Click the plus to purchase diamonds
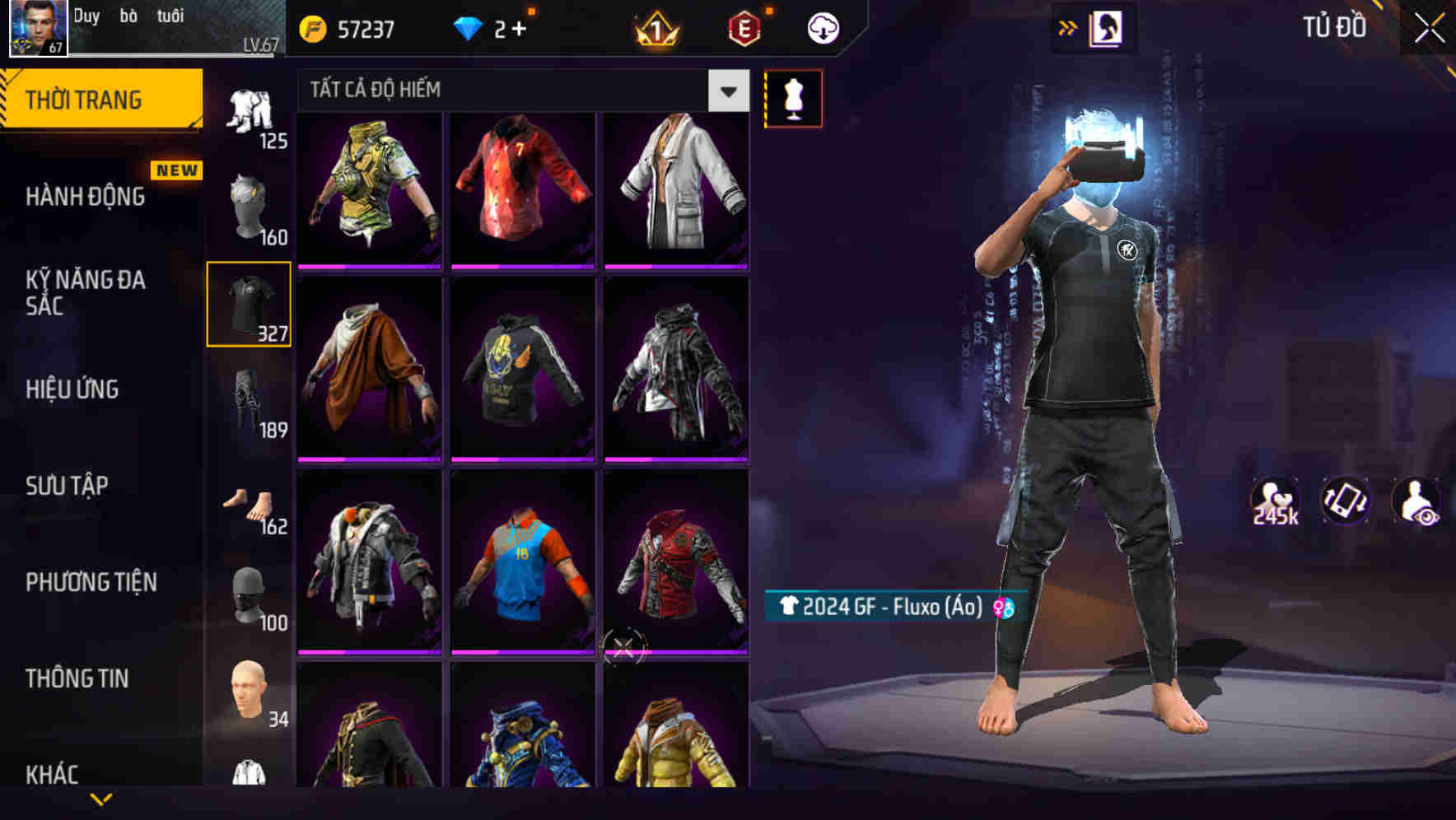Screen dimensions: 1456x820 point(520,27)
